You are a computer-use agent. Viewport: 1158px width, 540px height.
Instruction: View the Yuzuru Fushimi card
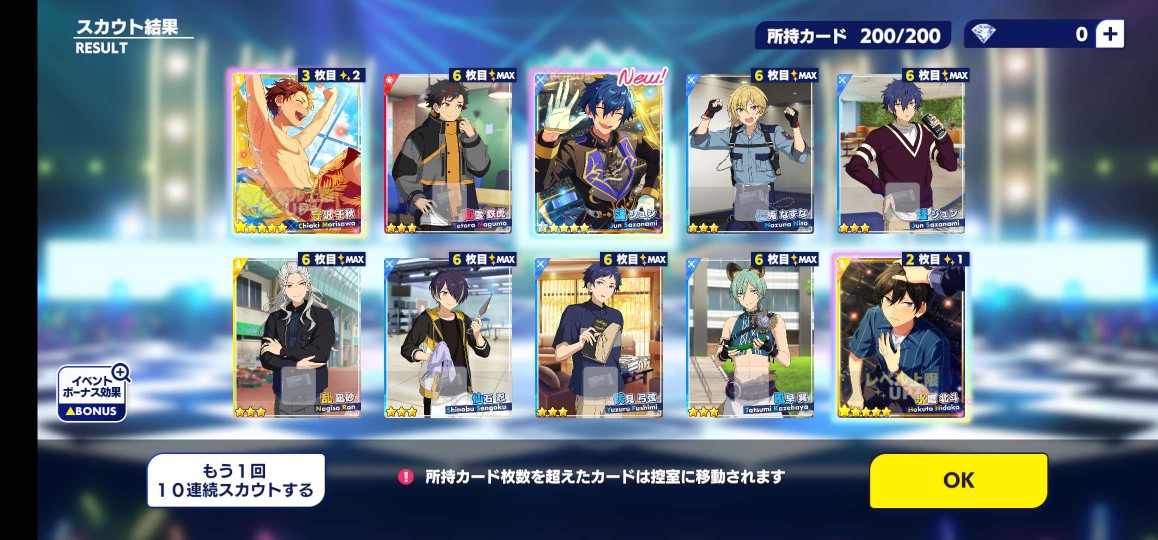click(x=598, y=338)
